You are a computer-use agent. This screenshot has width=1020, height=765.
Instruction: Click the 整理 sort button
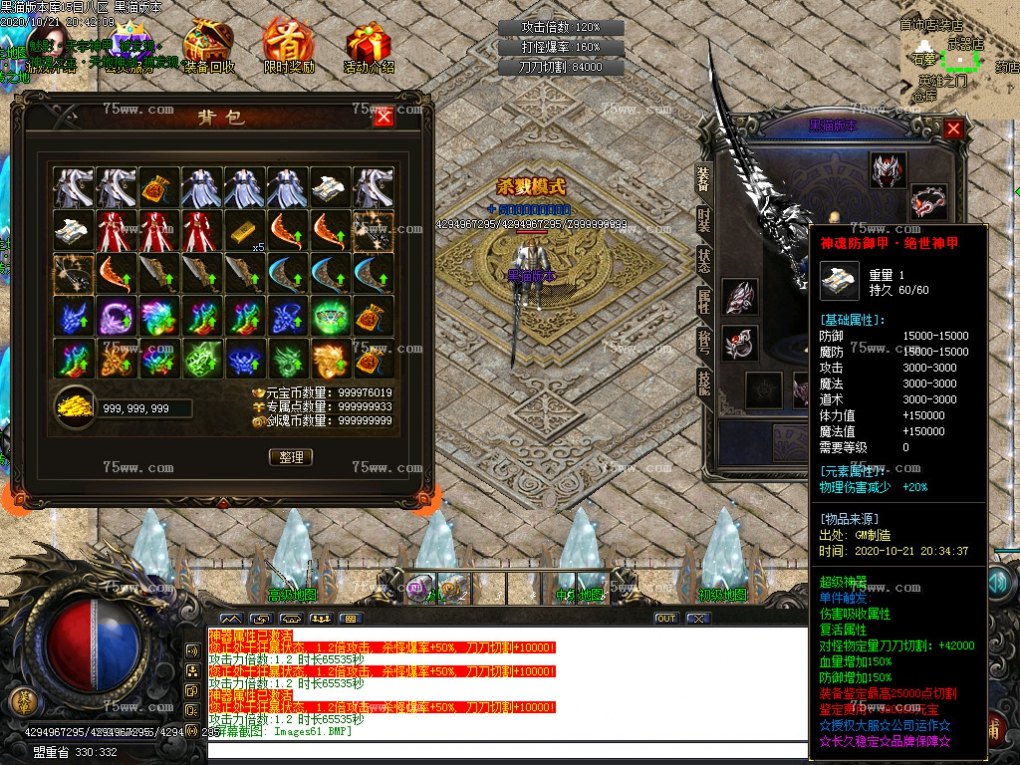(x=291, y=457)
